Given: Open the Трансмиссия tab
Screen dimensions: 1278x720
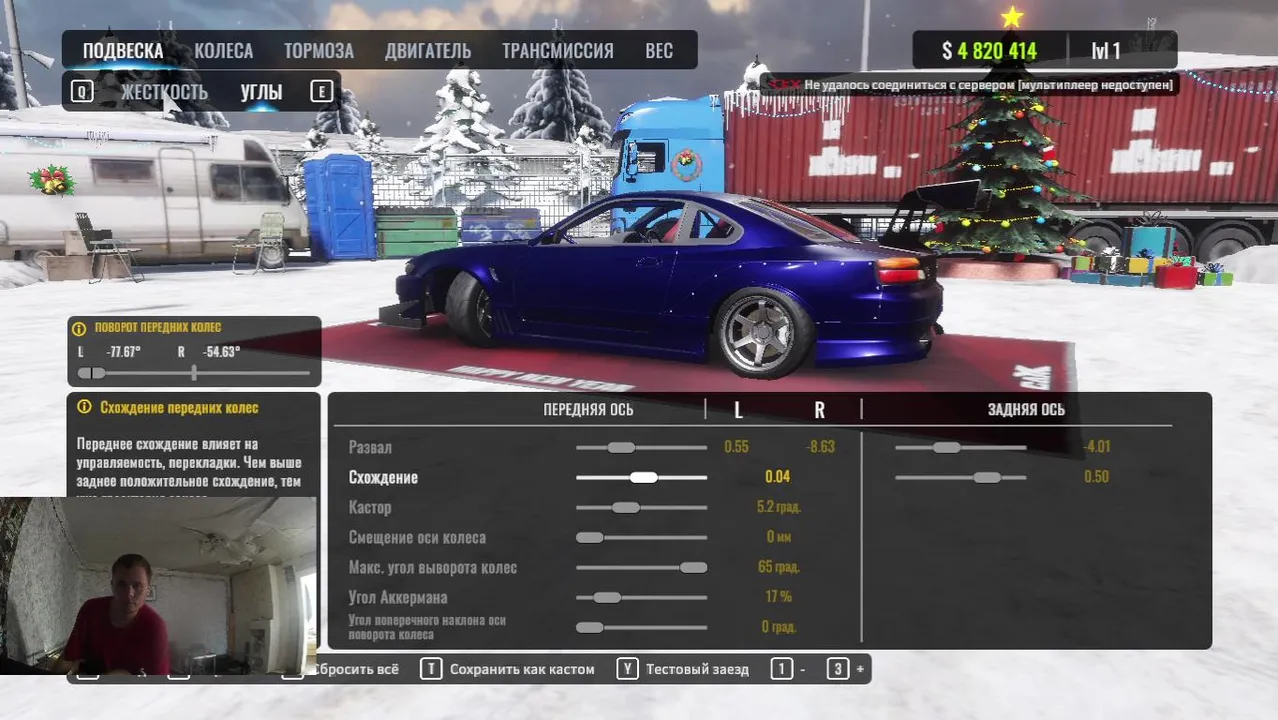Looking at the screenshot, I should coord(557,51).
